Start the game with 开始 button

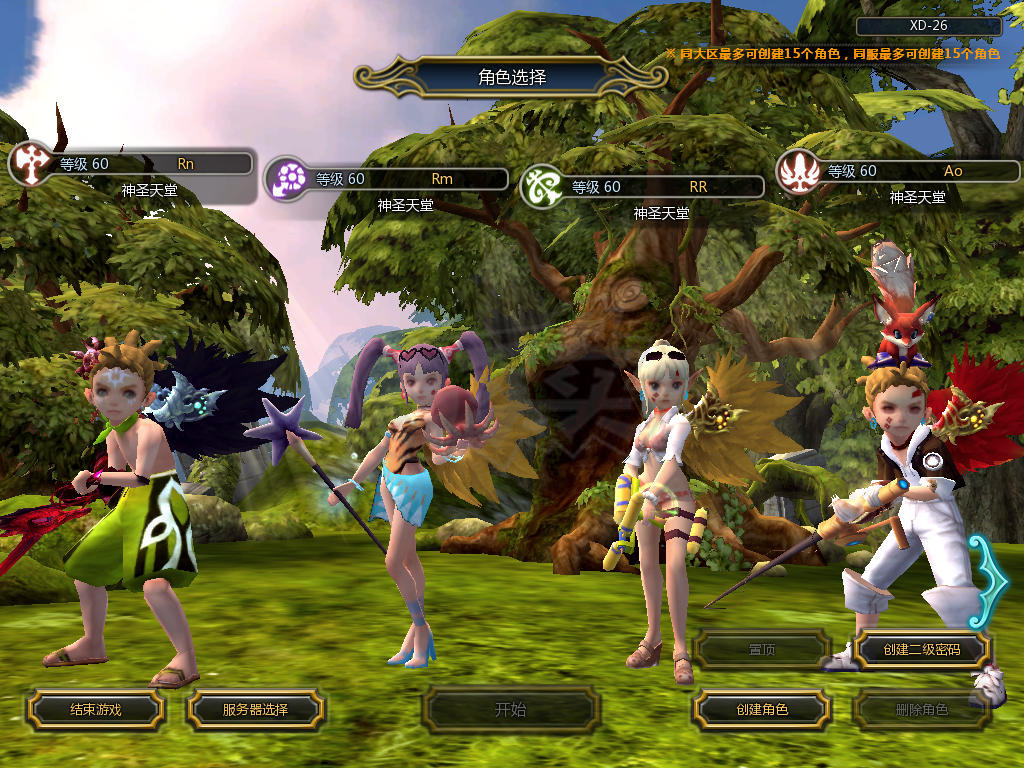click(510, 710)
